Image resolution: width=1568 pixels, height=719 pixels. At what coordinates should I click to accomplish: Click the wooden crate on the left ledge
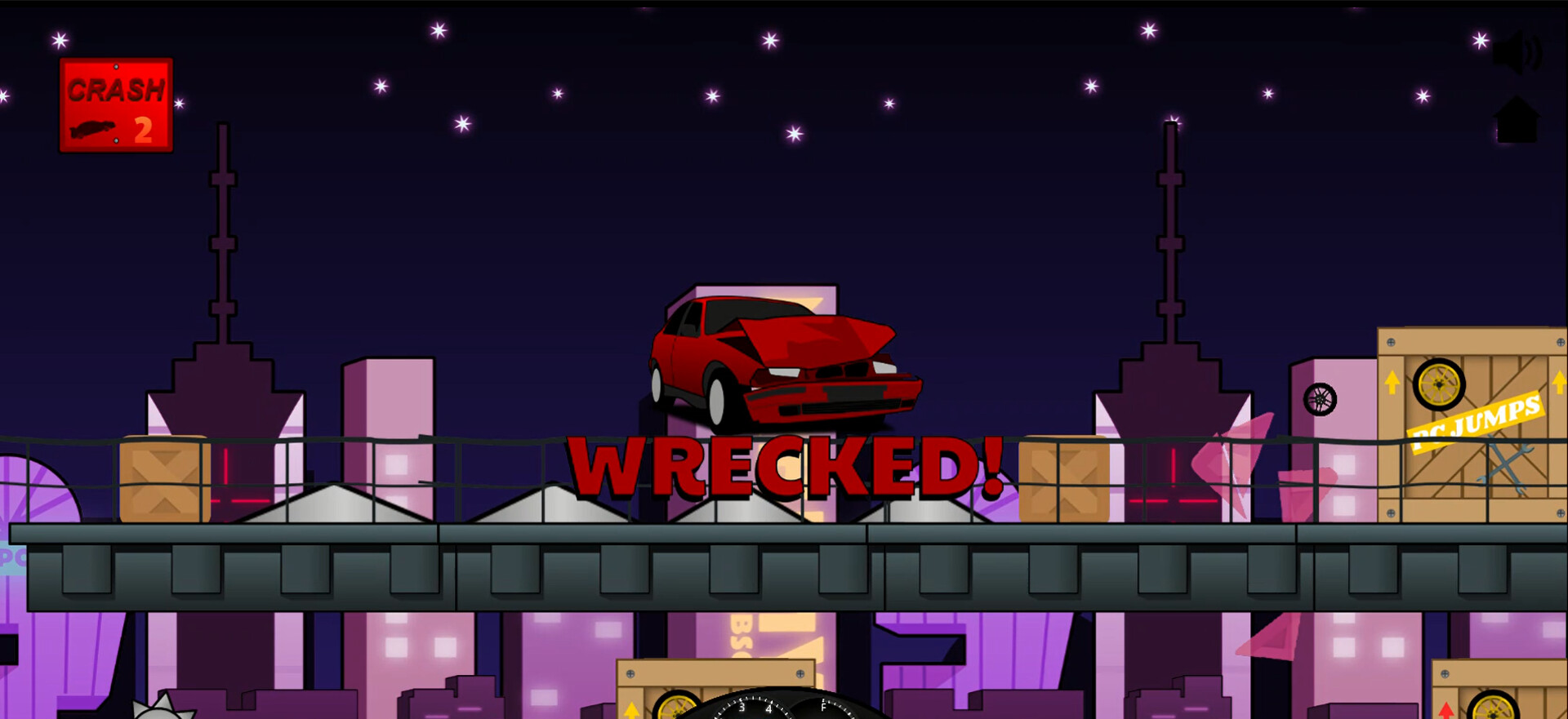click(163, 482)
